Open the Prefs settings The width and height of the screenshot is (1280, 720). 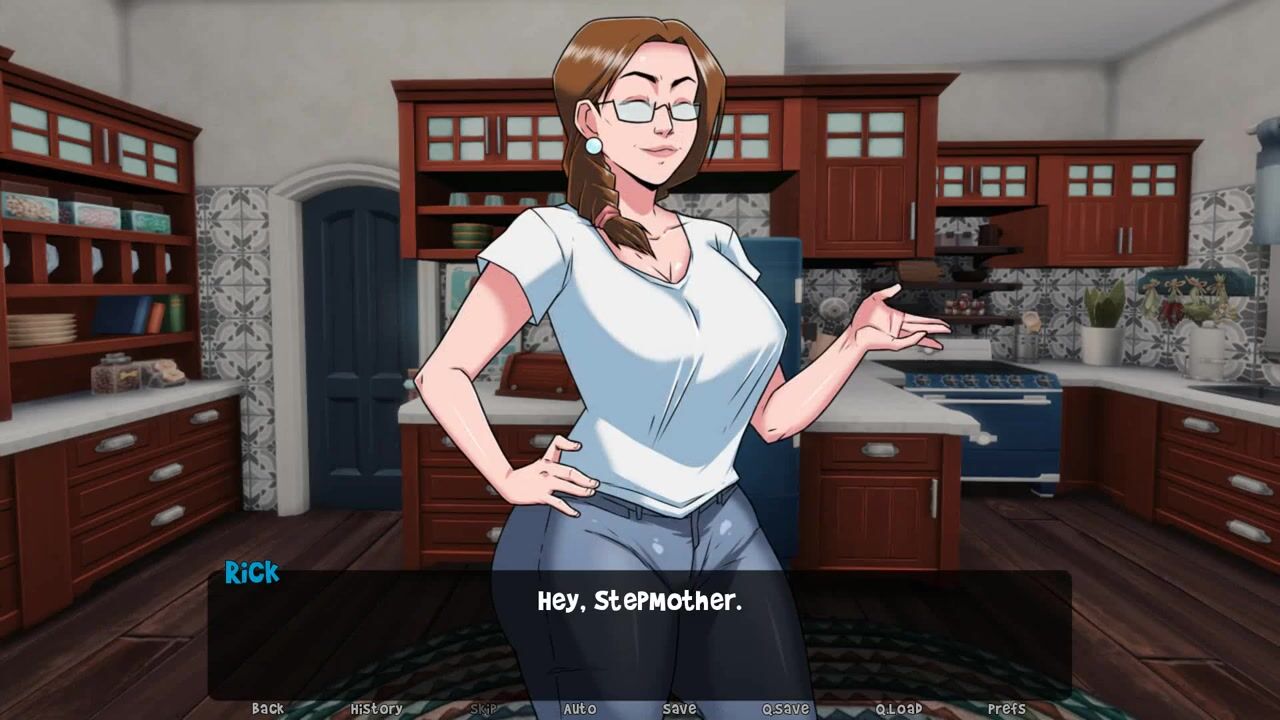coord(1007,708)
